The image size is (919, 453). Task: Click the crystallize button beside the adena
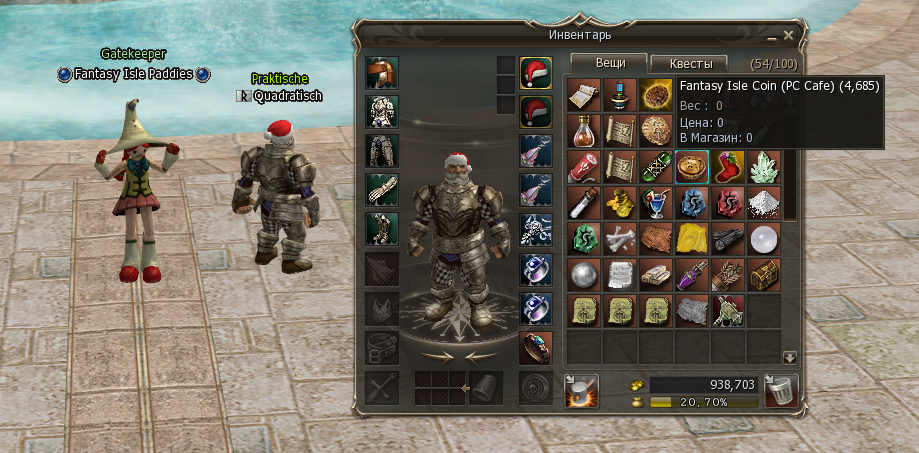click(x=581, y=390)
